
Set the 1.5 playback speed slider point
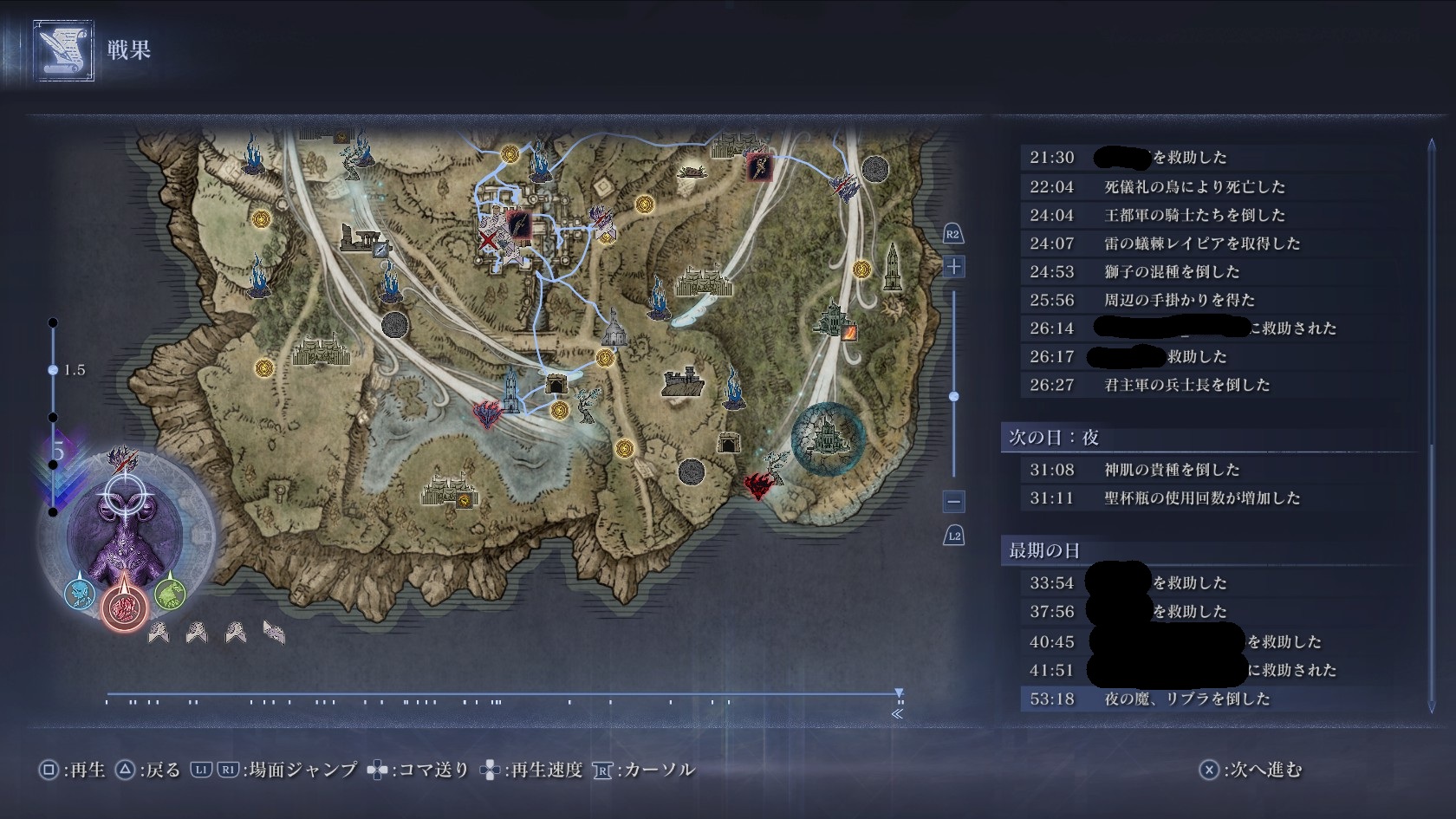coord(53,370)
